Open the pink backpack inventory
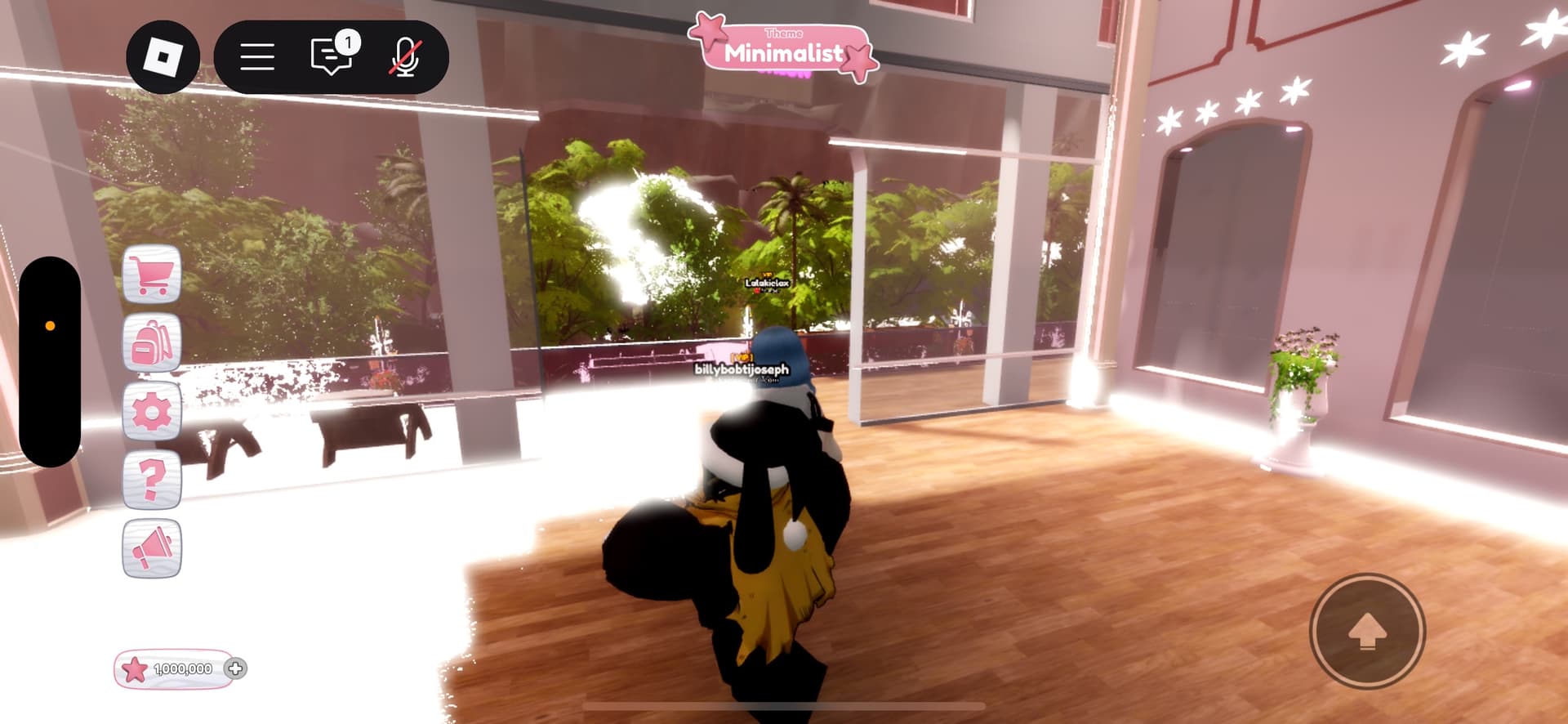1568x724 pixels. pos(152,343)
